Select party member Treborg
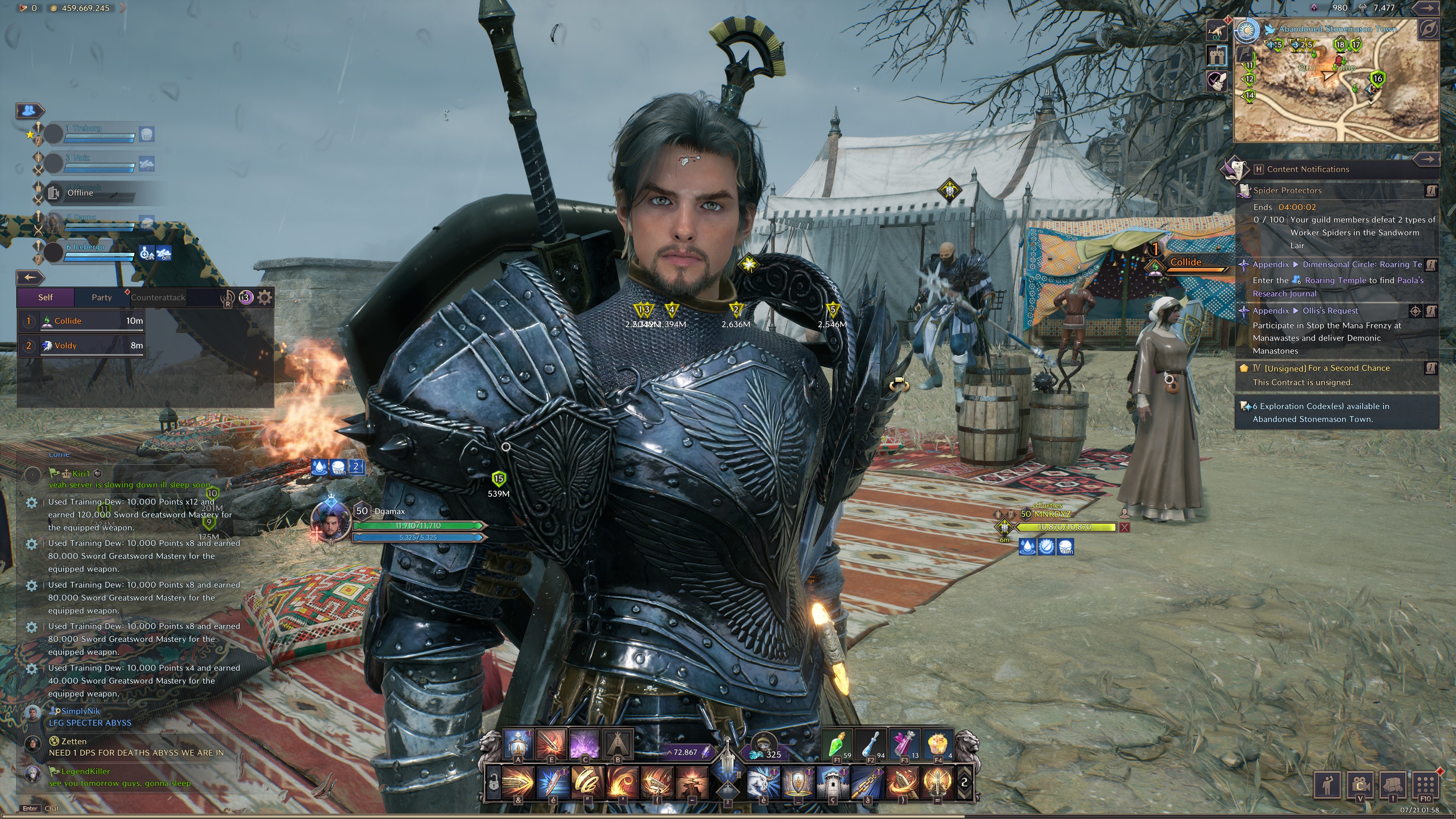Screen dimensions: 1456x819 pyautogui.click(x=91, y=133)
